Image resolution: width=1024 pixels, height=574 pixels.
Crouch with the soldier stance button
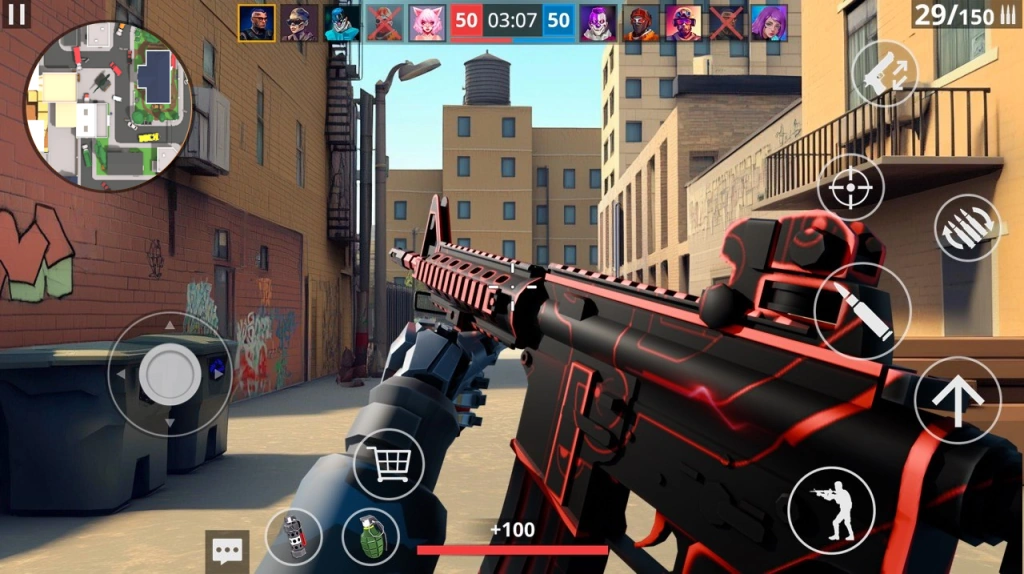[x=831, y=510]
